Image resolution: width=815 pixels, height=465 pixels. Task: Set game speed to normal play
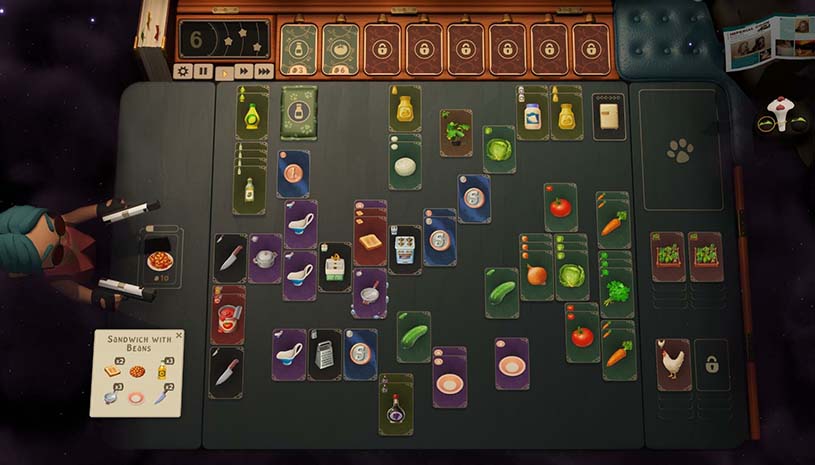[224, 71]
